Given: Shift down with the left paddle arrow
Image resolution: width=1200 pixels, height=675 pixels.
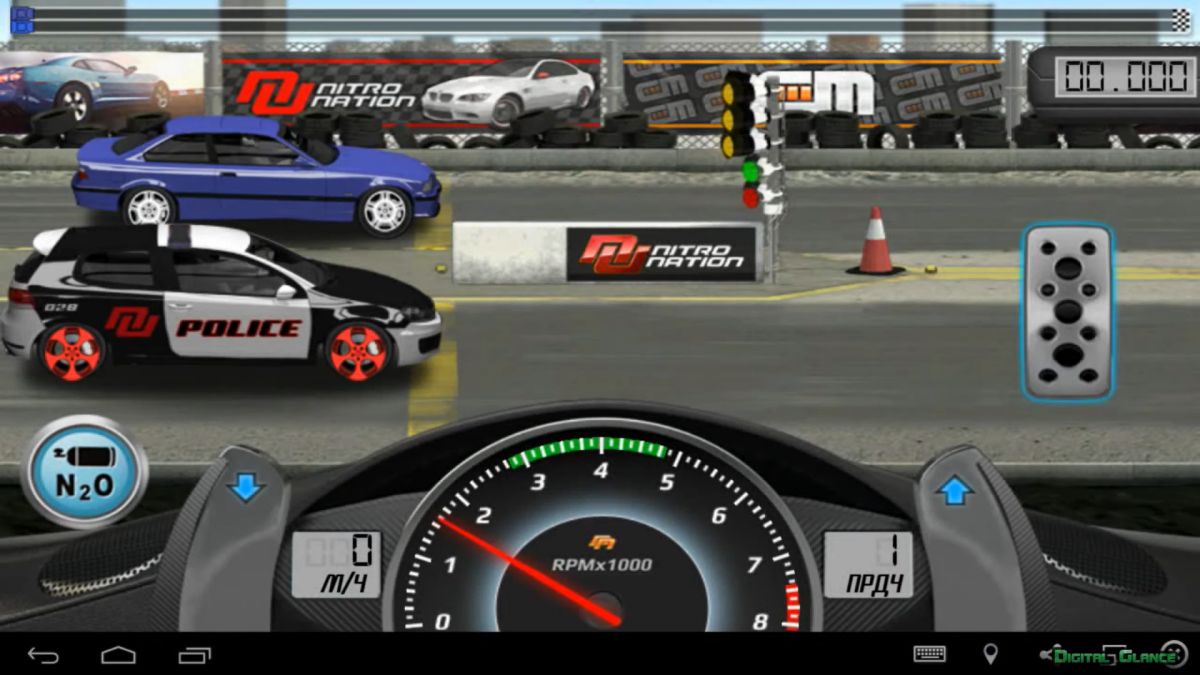Looking at the screenshot, I should tap(244, 488).
